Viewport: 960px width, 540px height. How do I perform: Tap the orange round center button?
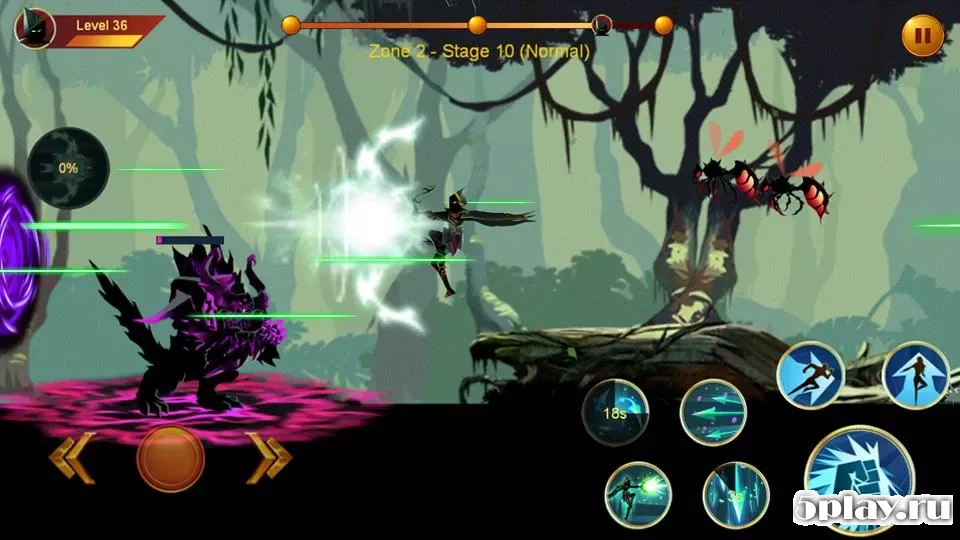click(171, 459)
